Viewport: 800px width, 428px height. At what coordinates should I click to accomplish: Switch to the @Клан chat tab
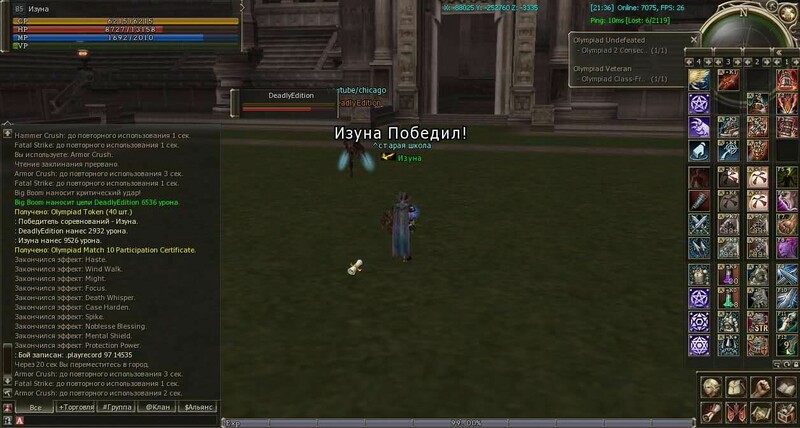click(x=157, y=408)
